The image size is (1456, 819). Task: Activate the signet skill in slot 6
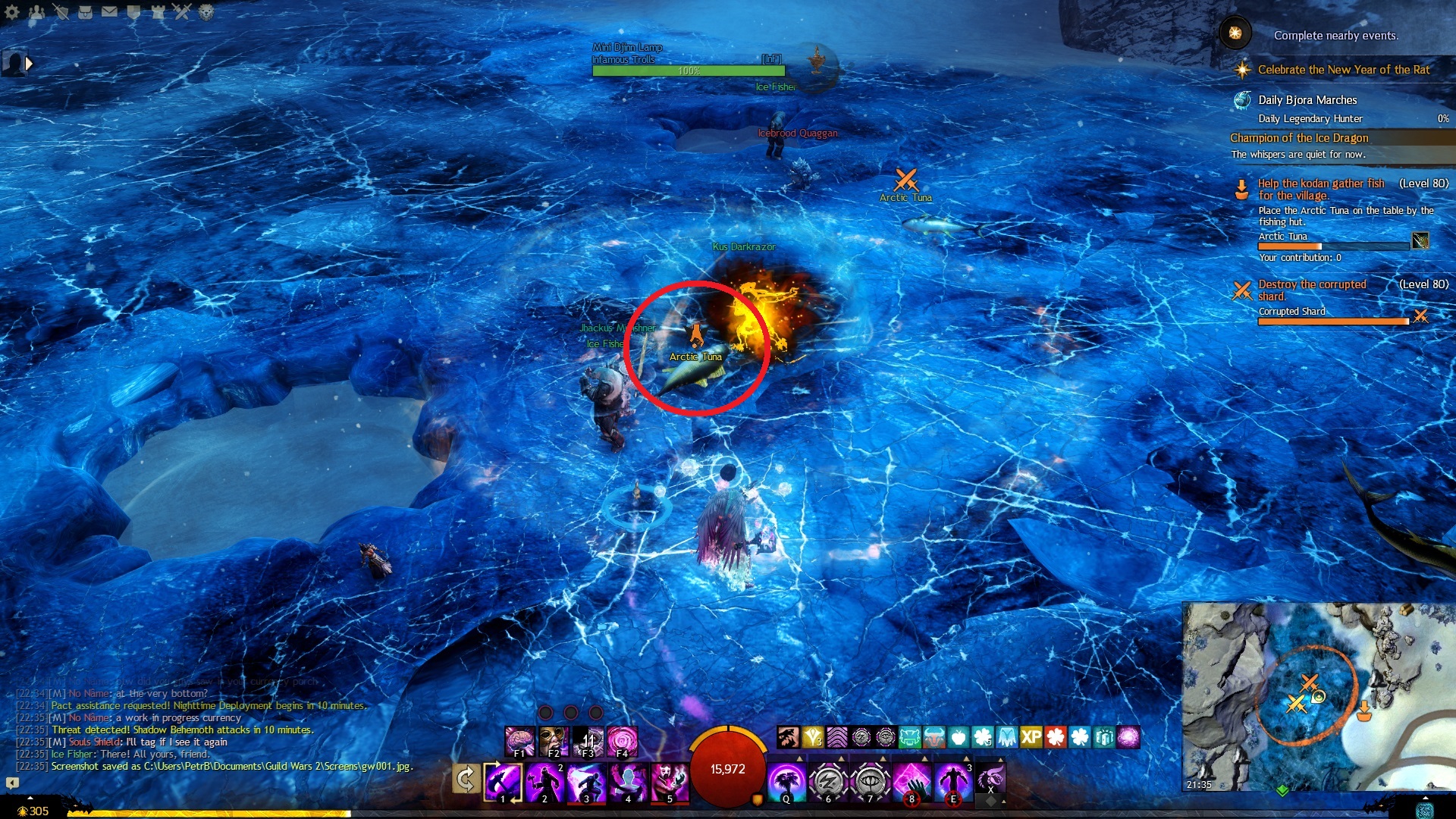[828, 781]
